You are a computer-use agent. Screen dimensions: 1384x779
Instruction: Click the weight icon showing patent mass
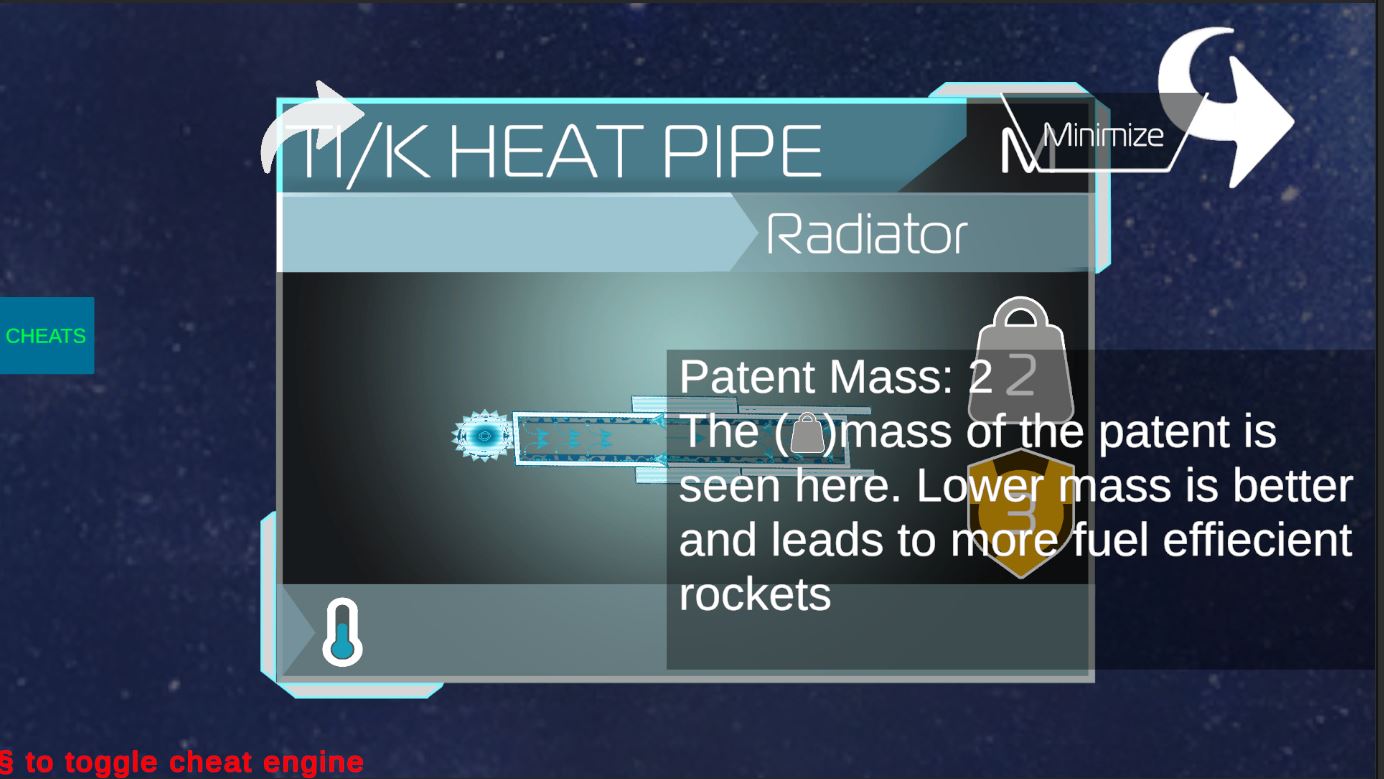(1020, 360)
